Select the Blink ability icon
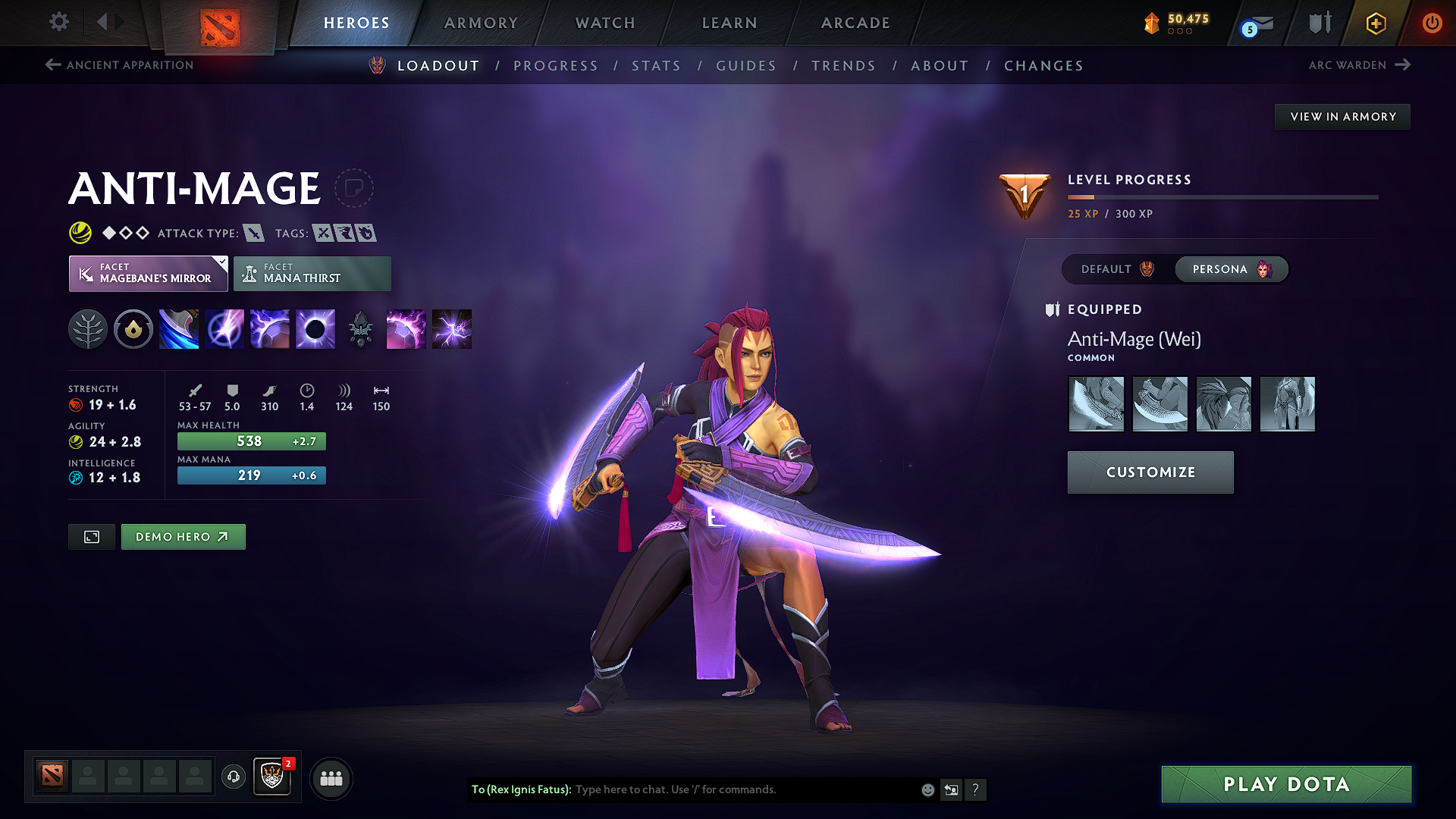1456x819 pixels. [224, 328]
